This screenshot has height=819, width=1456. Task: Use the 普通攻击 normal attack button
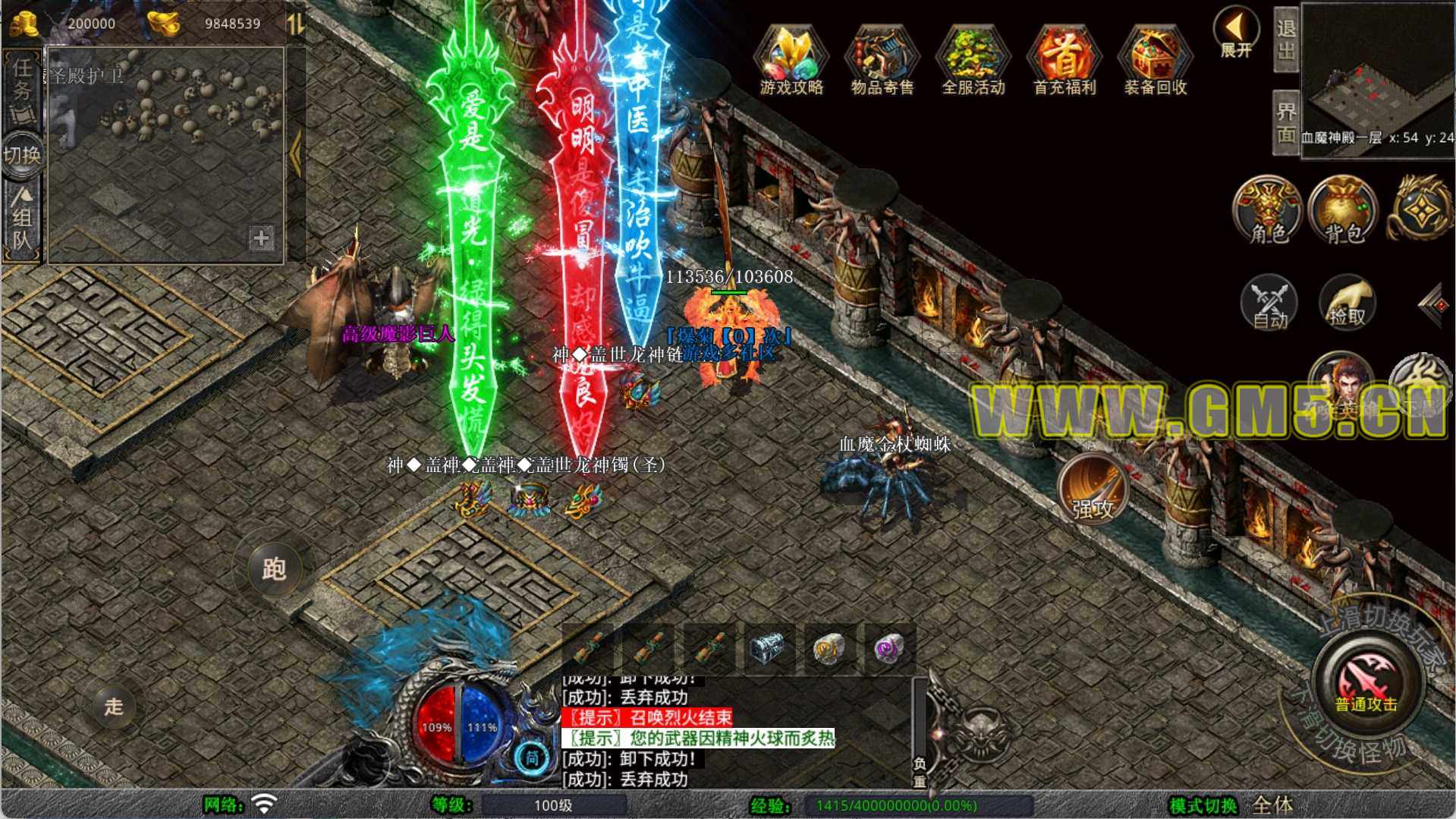pyautogui.click(x=1366, y=679)
